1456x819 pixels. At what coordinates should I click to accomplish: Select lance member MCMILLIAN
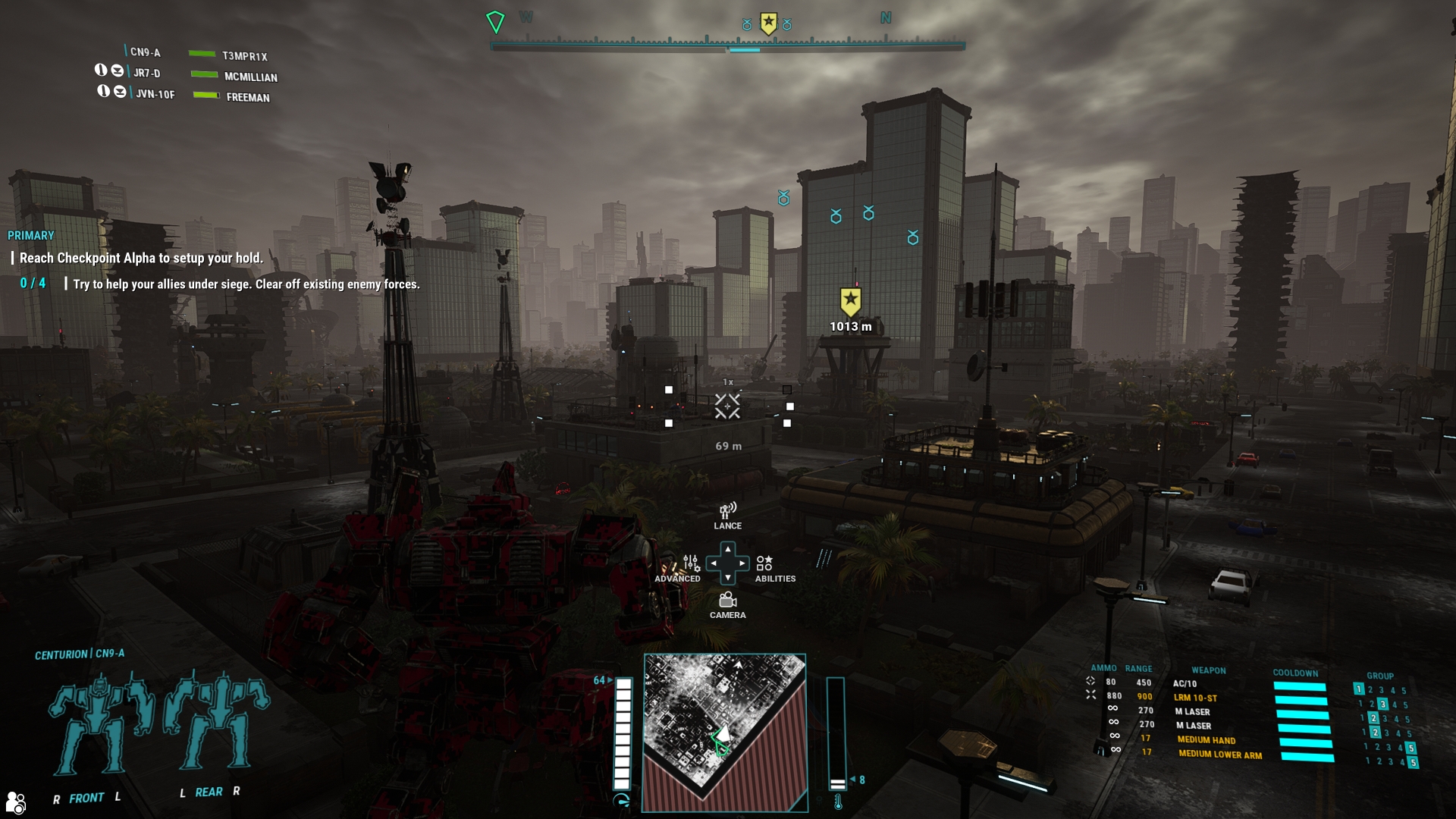click(250, 77)
